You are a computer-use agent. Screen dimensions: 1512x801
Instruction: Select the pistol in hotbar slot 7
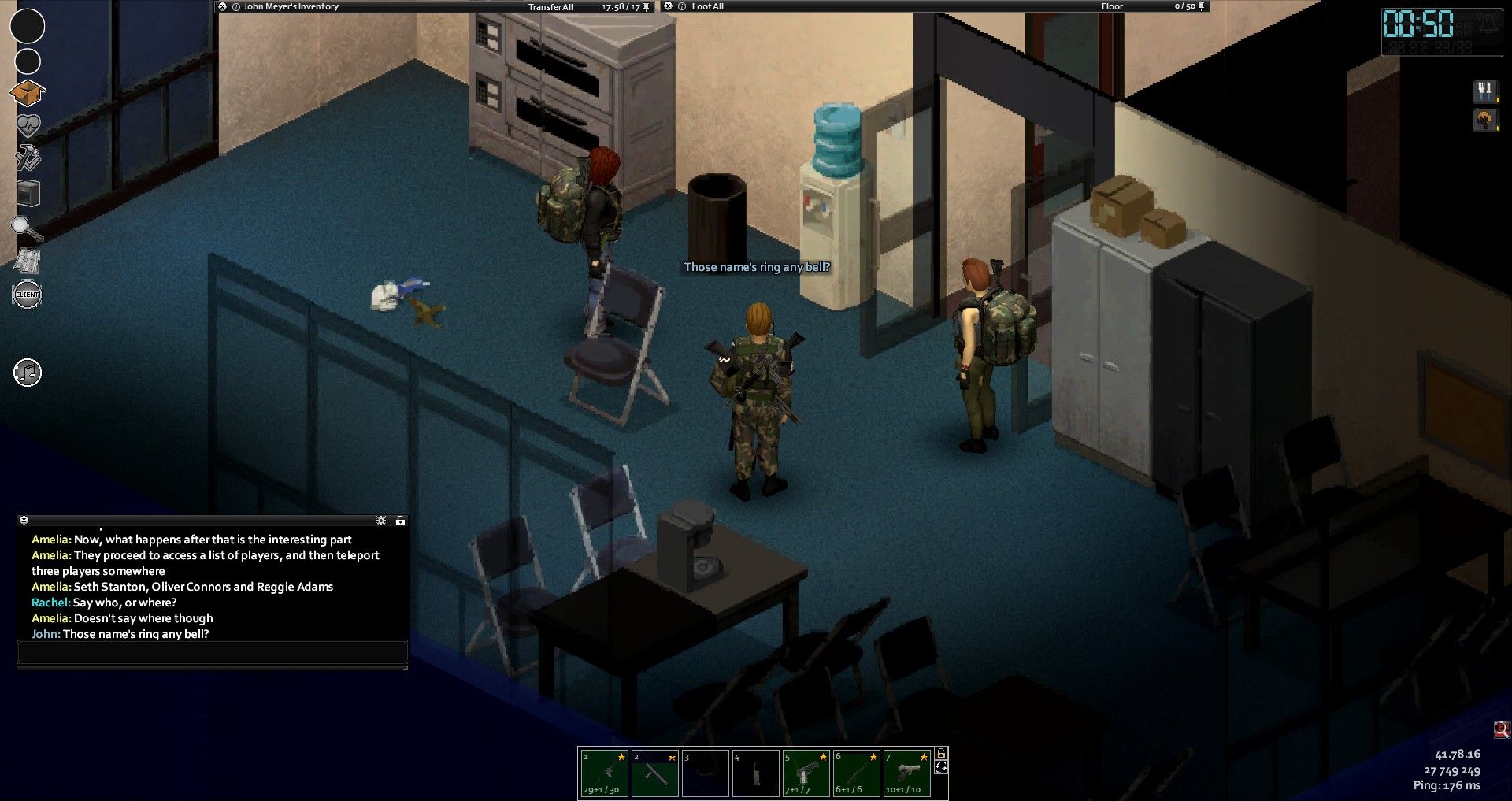906,773
